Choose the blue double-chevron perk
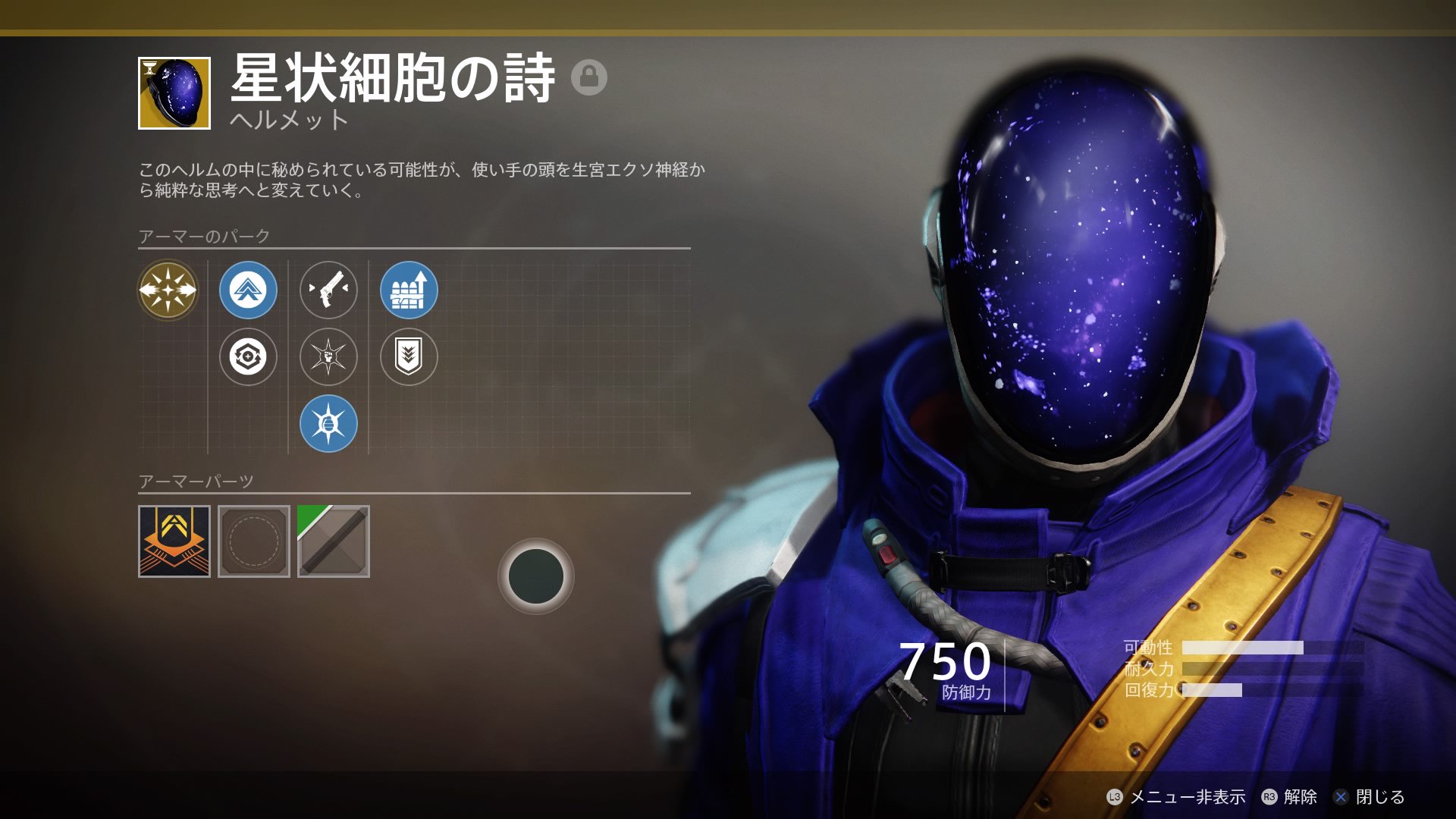Image resolution: width=1456 pixels, height=819 pixels. [x=248, y=290]
